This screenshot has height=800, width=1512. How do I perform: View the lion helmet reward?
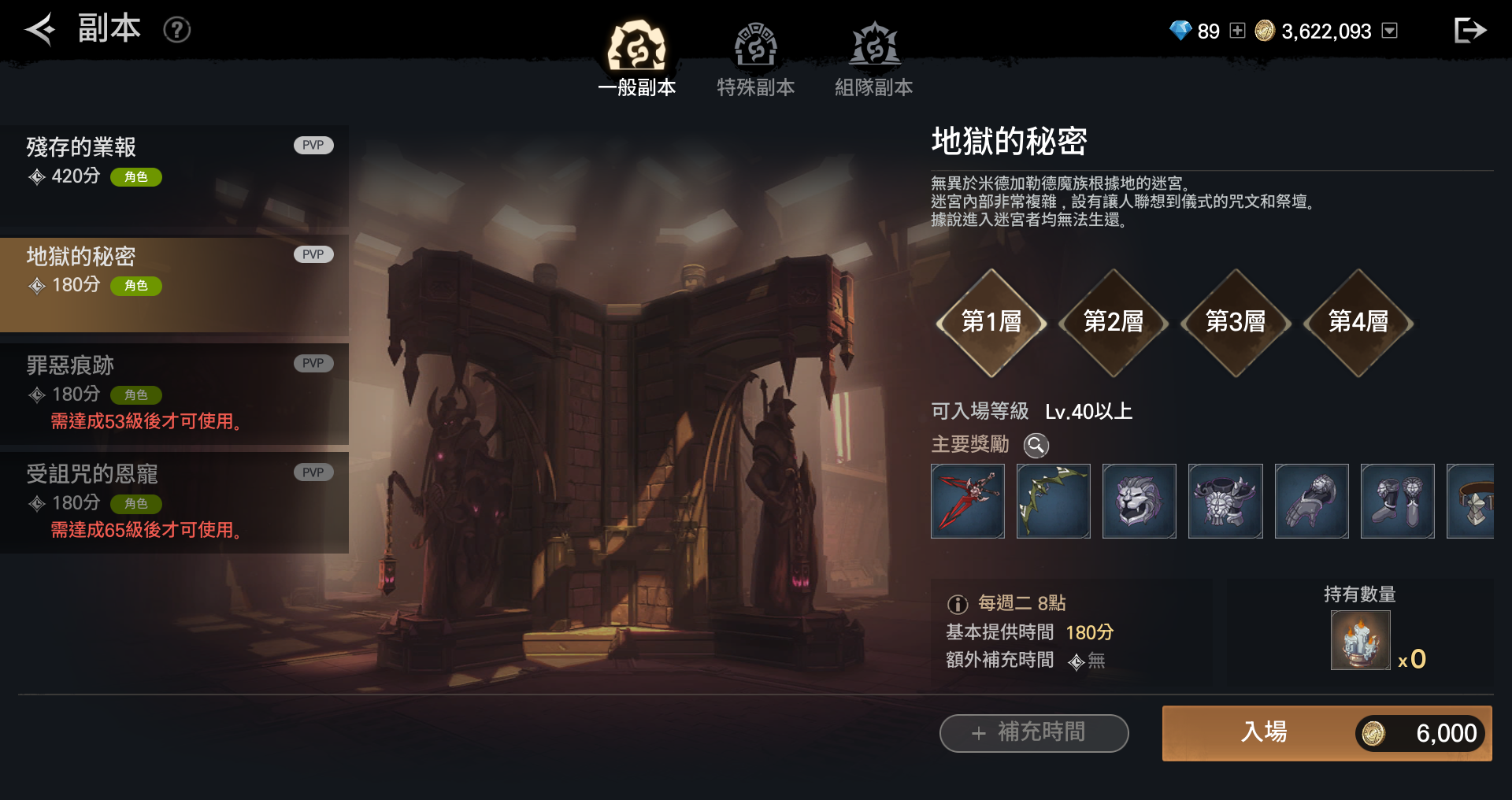pyautogui.click(x=1139, y=502)
